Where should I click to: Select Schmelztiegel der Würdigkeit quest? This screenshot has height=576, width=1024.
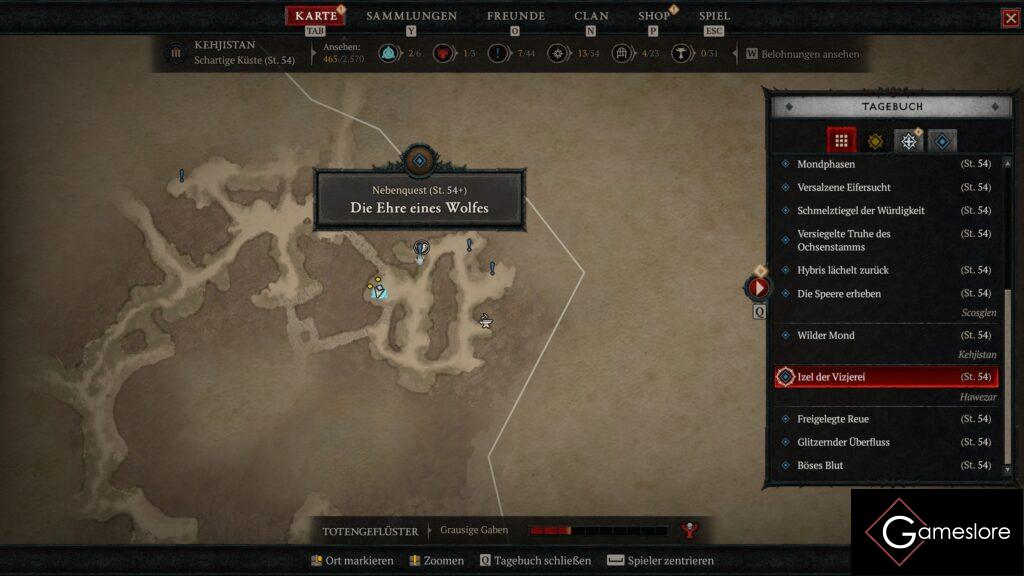pyautogui.click(x=860, y=211)
